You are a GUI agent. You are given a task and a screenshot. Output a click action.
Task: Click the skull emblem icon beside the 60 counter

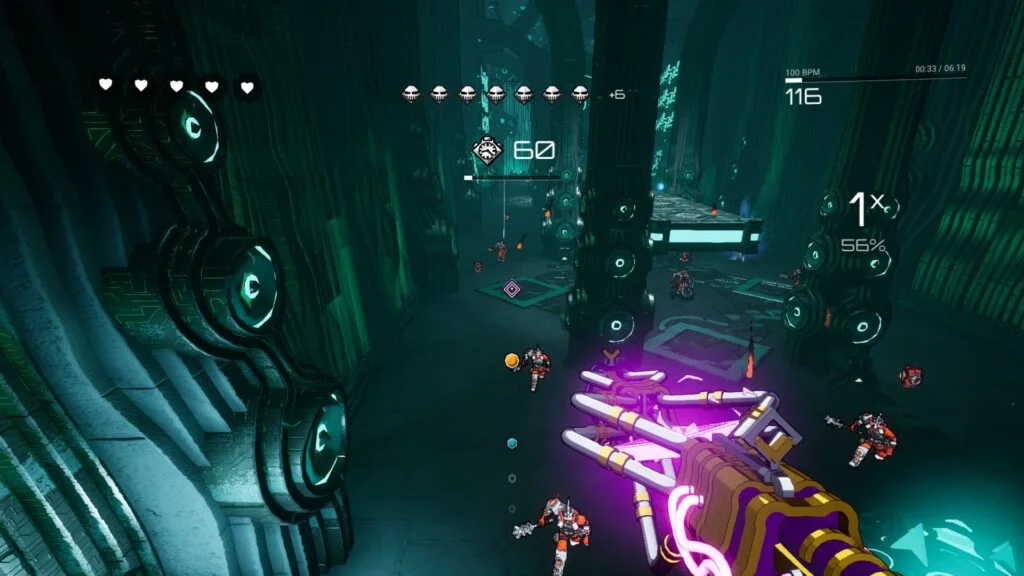[487, 151]
